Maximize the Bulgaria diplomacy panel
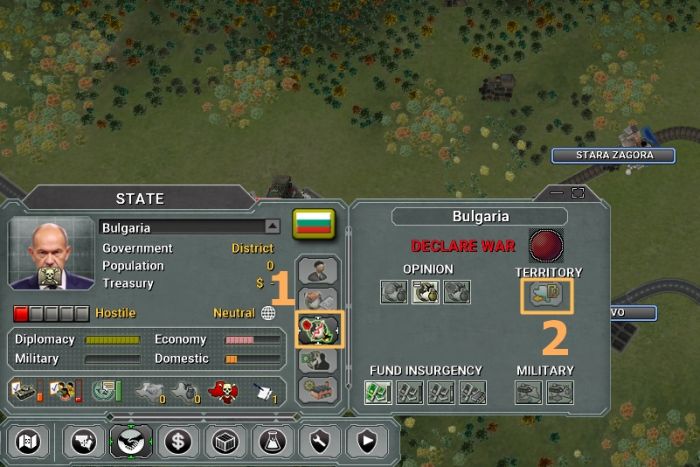Image resolution: width=700 pixels, height=467 pixels. point(577,192)
